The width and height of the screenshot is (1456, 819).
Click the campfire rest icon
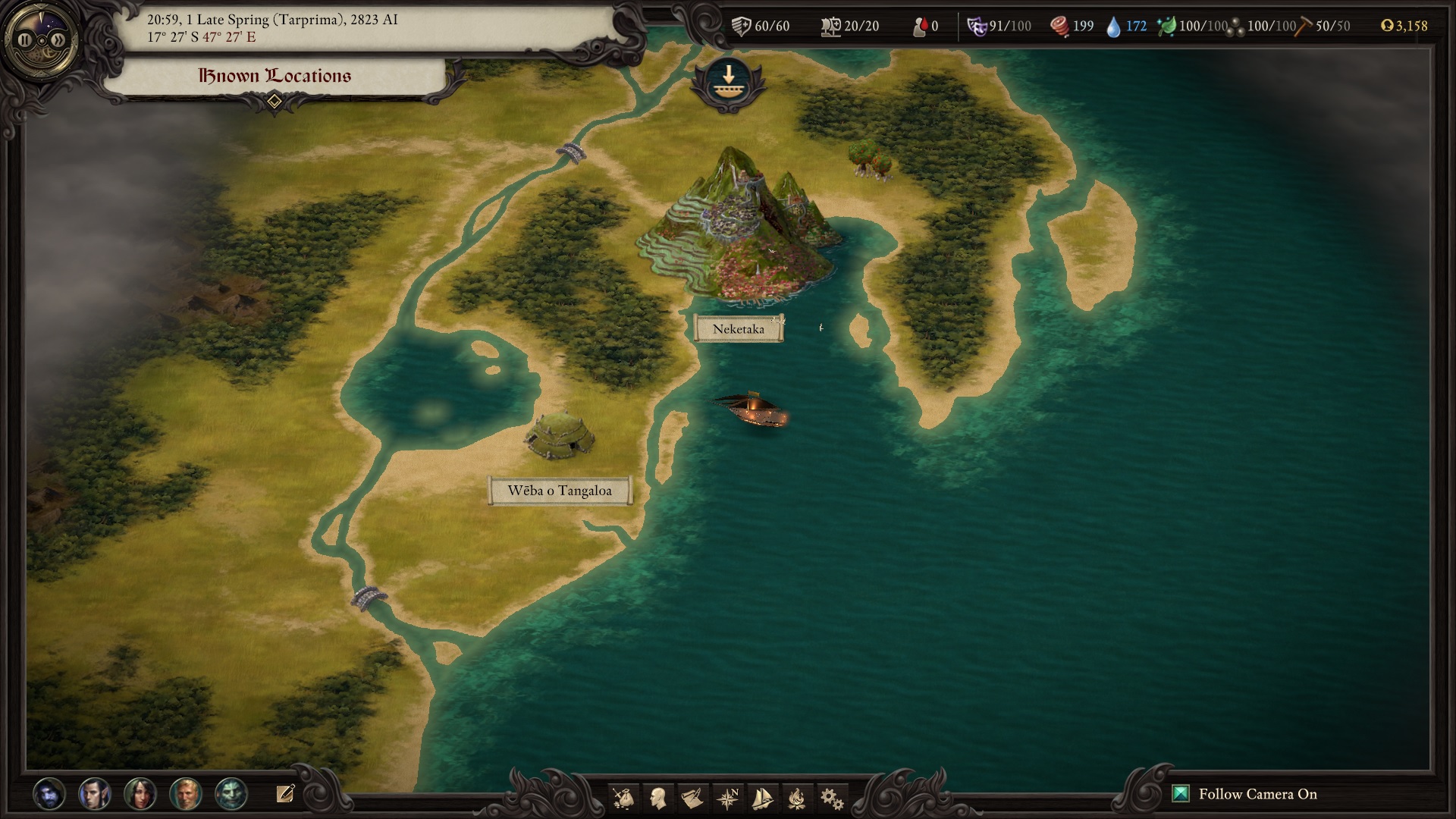(x=797, y=798)
